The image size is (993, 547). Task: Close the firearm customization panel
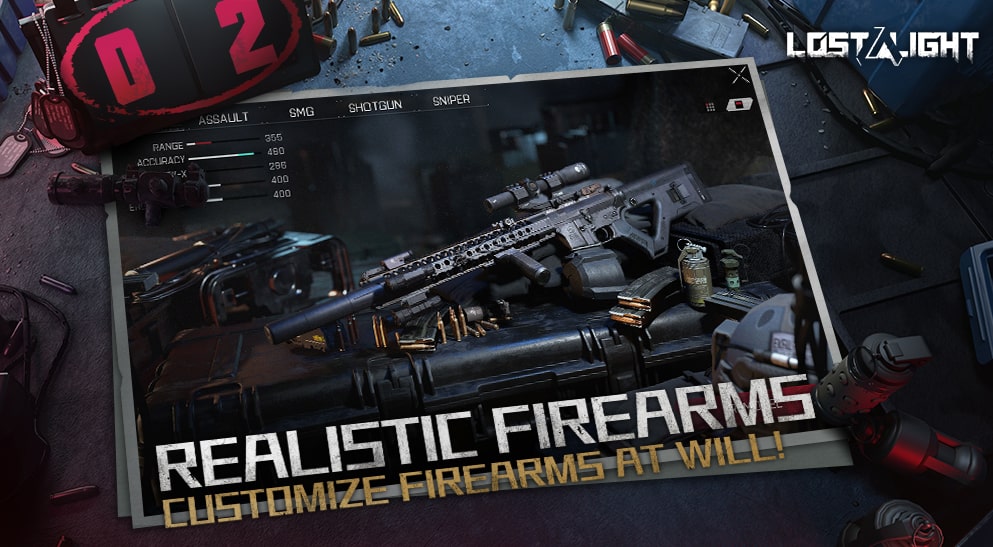(739, 74)
